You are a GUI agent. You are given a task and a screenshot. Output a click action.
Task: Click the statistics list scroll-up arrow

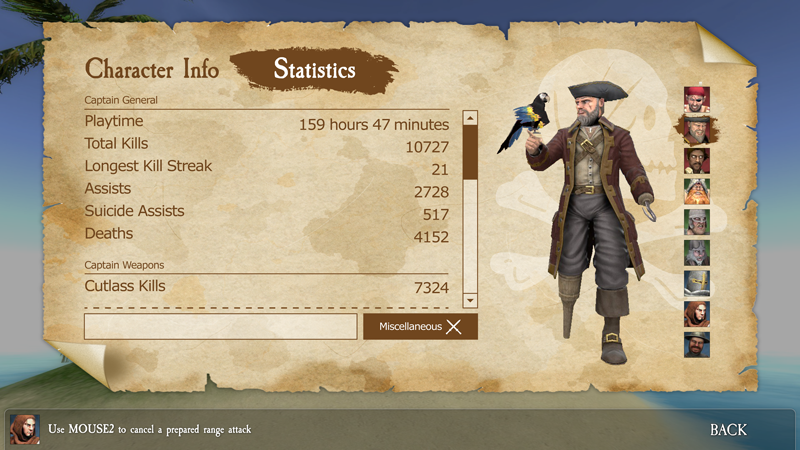[470, 118]
